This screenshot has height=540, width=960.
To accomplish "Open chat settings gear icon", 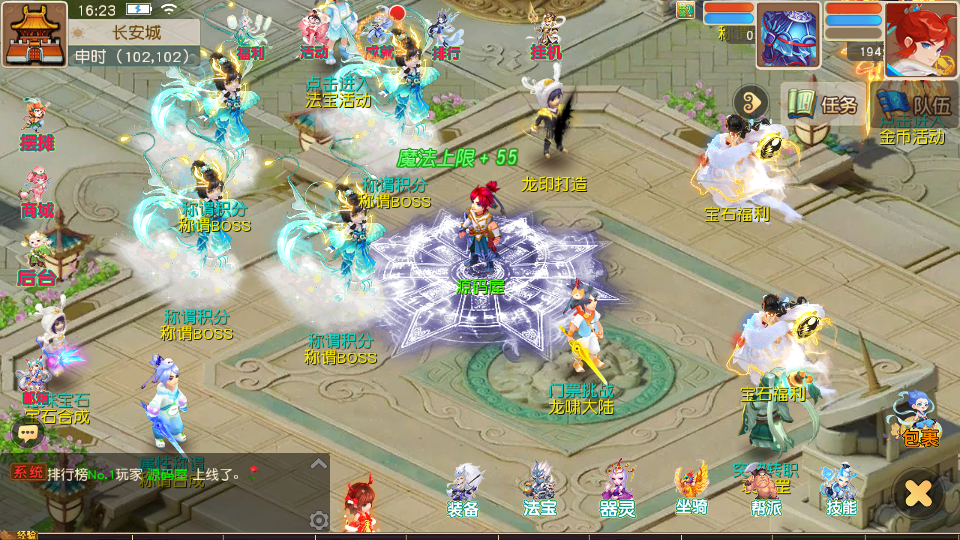I will point(319,520).
